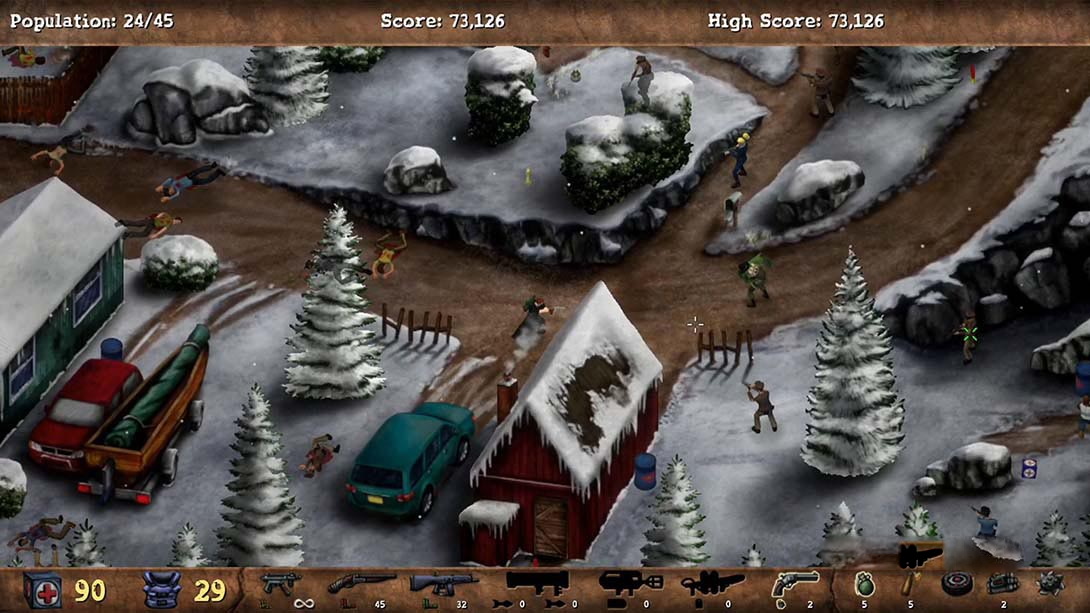The height and width of the screenshot is (613, 1090).
Task: Select the rocket launcher silhouette
Action: 537,582
